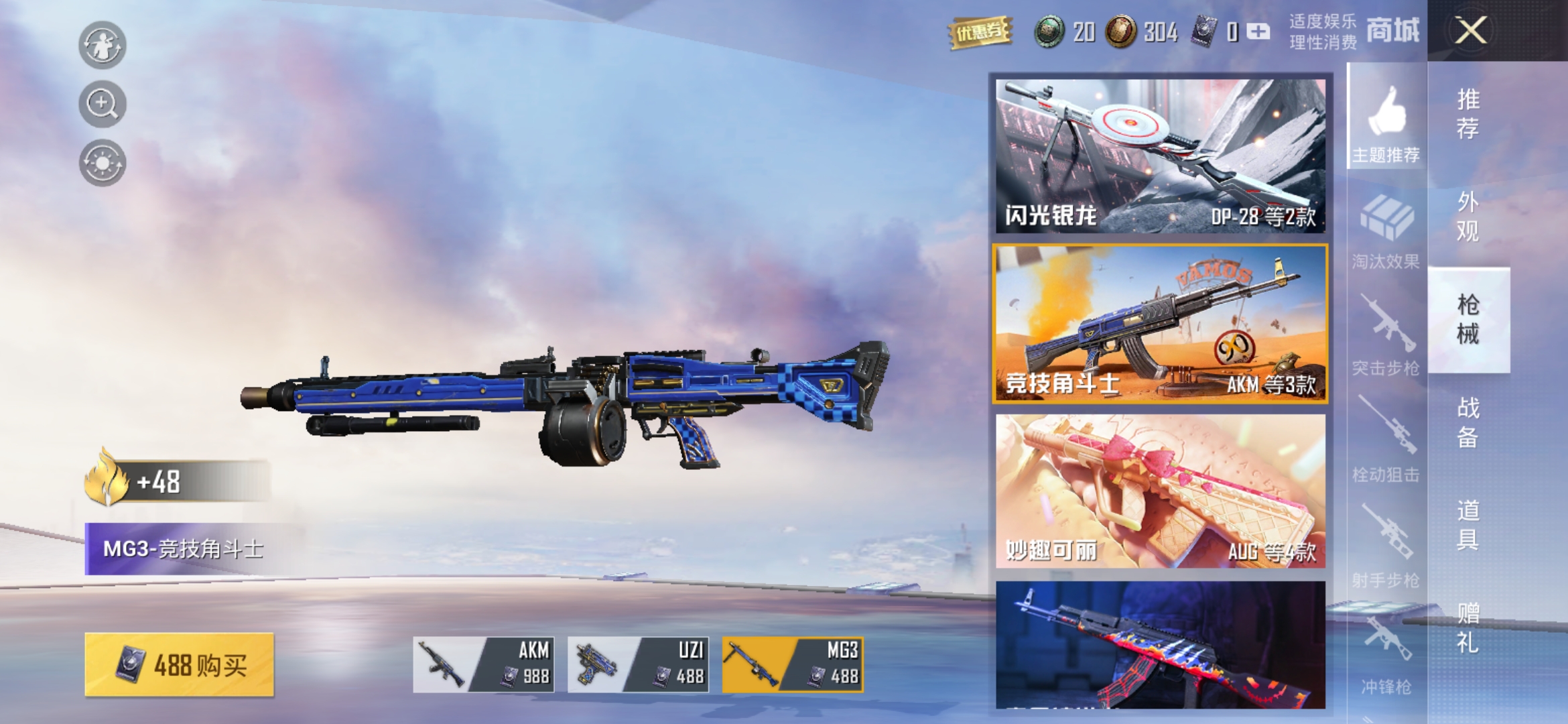Buy the MG3 skin for 488

tap(180, 664)
